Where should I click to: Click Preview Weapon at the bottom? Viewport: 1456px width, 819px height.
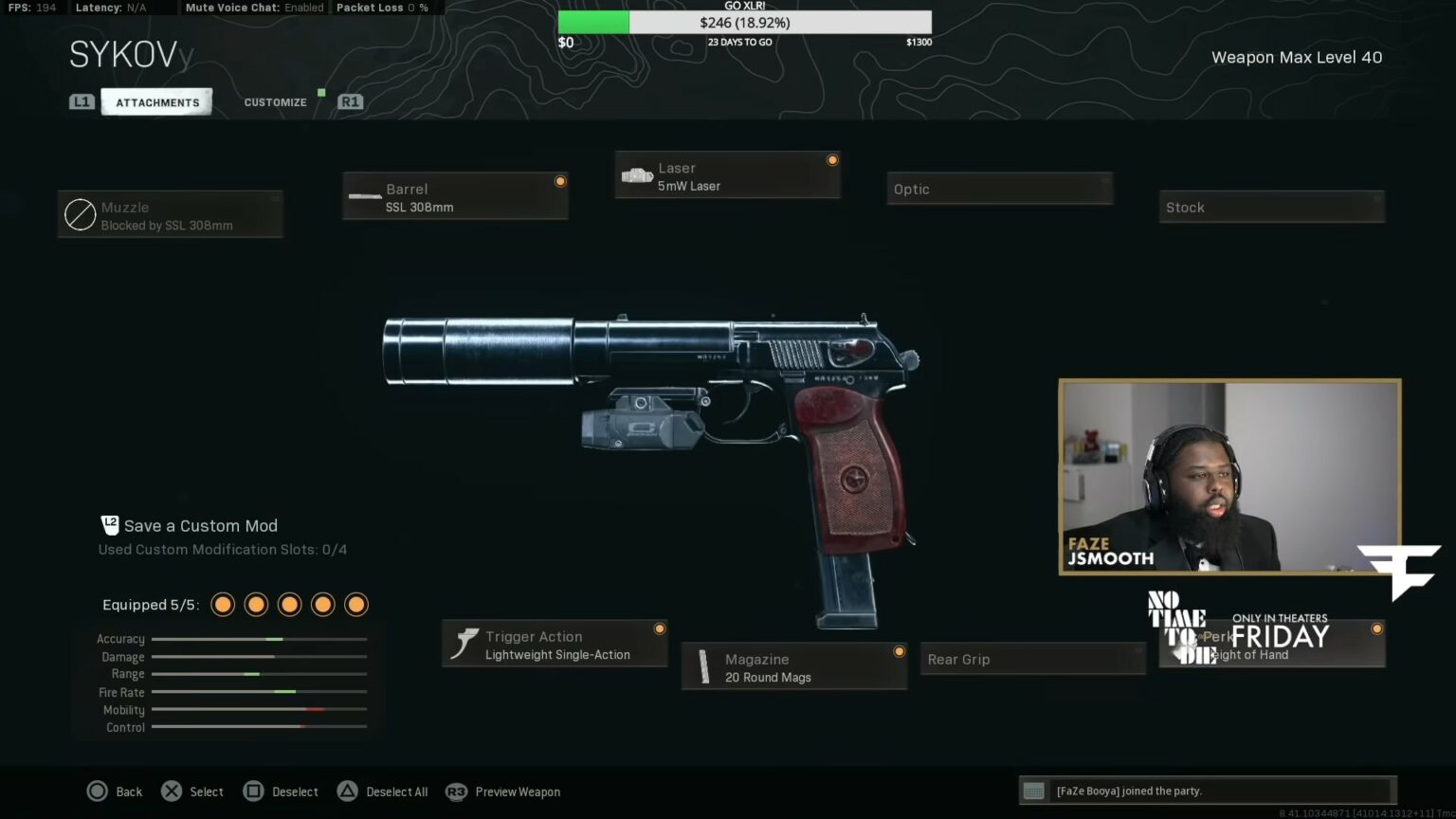517,791
